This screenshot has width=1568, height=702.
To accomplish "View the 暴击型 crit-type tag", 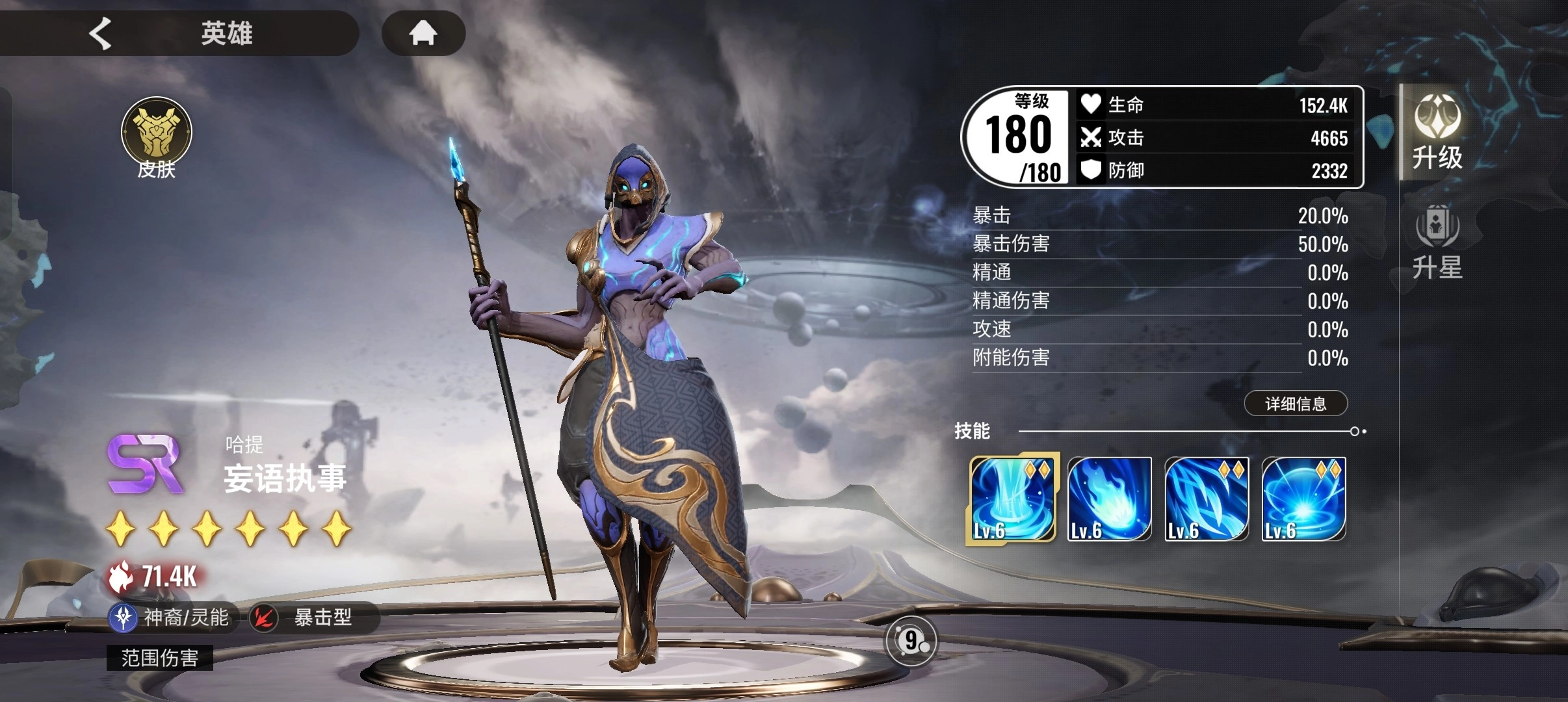I will [312, 617].
